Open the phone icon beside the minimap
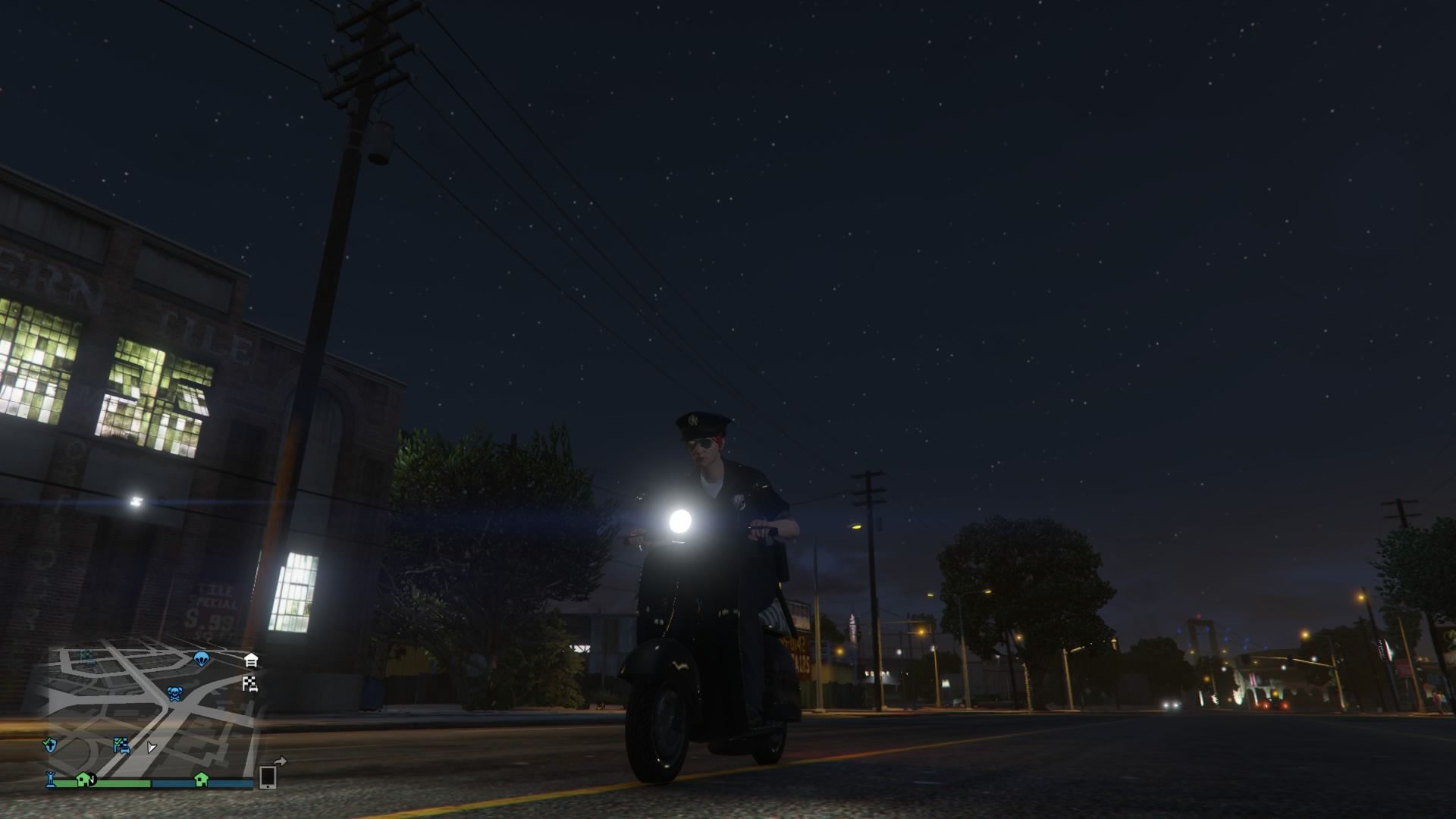 (x=268, y=779)
